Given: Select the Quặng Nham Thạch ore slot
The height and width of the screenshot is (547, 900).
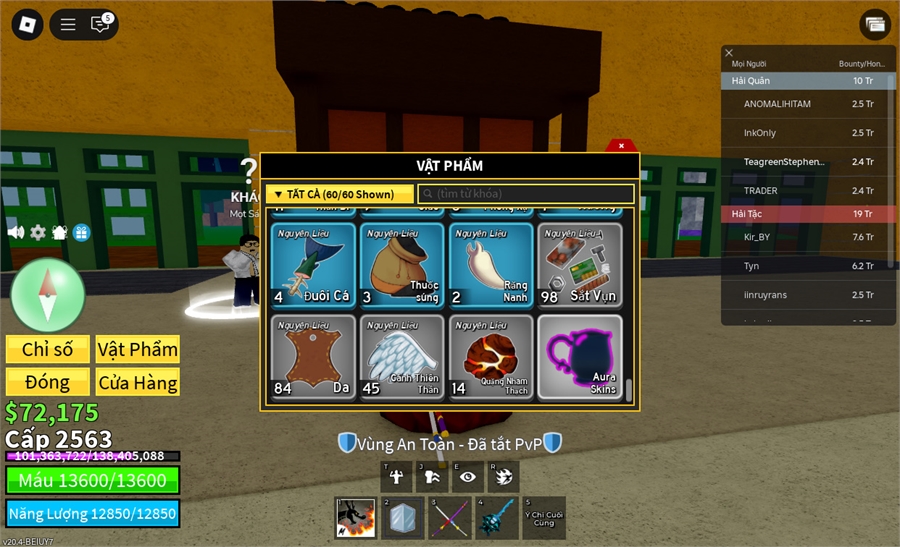Looking at the screenshot, I should pos(491,357).
